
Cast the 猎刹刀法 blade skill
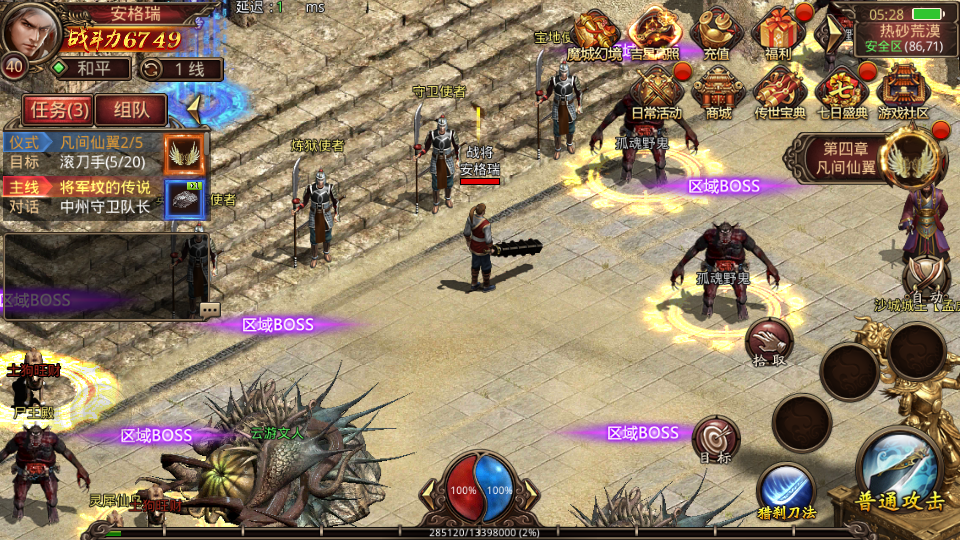786,490
